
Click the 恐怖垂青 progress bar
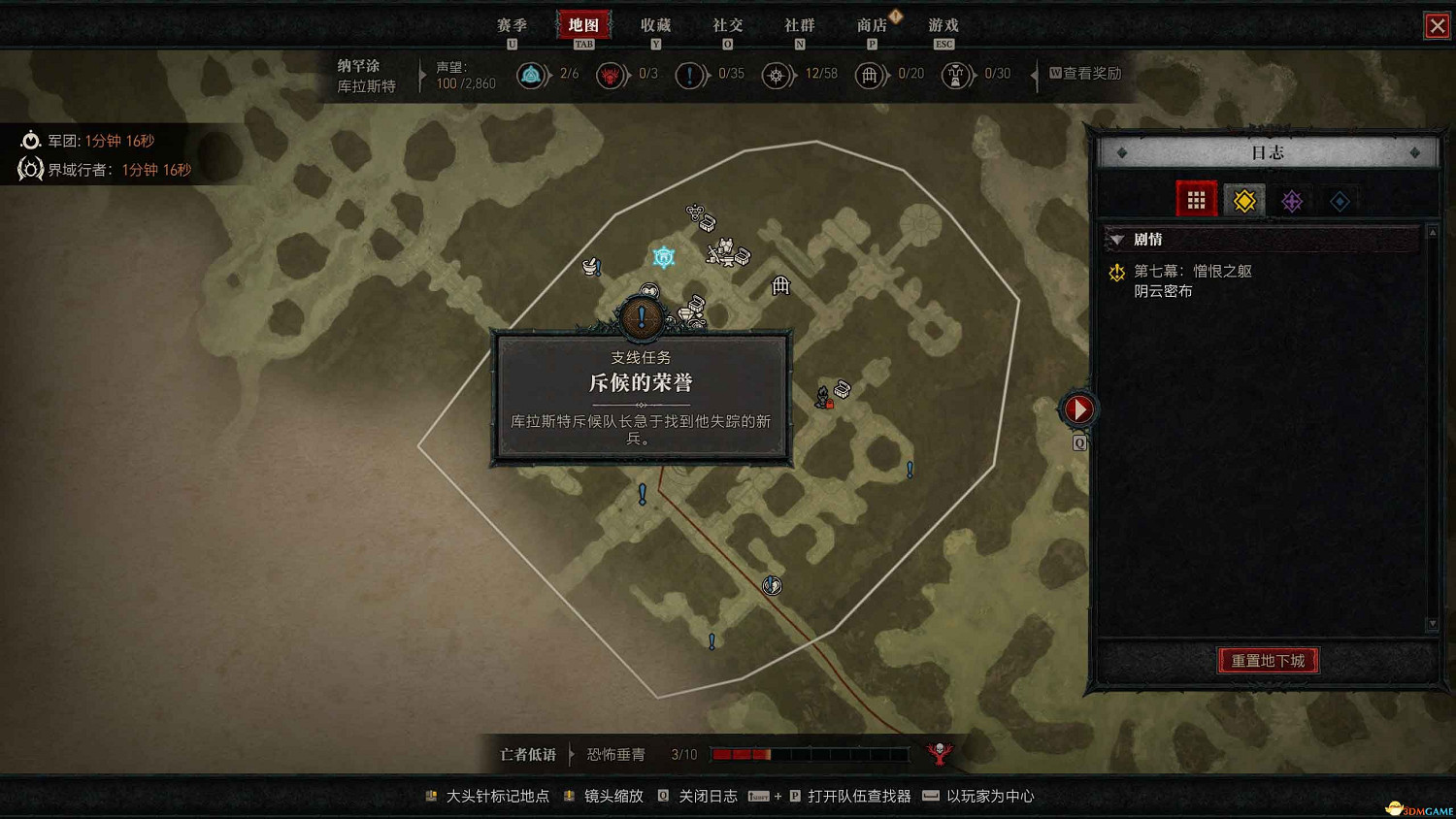tap(811, 753)
